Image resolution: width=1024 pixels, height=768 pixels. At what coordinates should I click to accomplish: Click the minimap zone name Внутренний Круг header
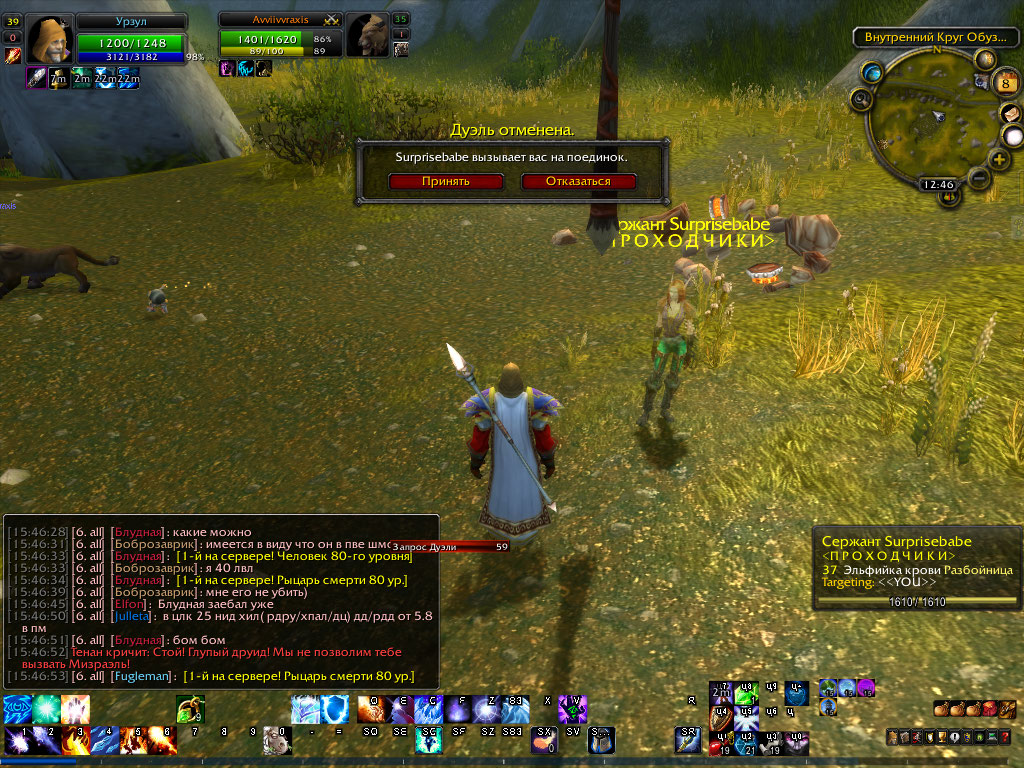tap(928, 37)
